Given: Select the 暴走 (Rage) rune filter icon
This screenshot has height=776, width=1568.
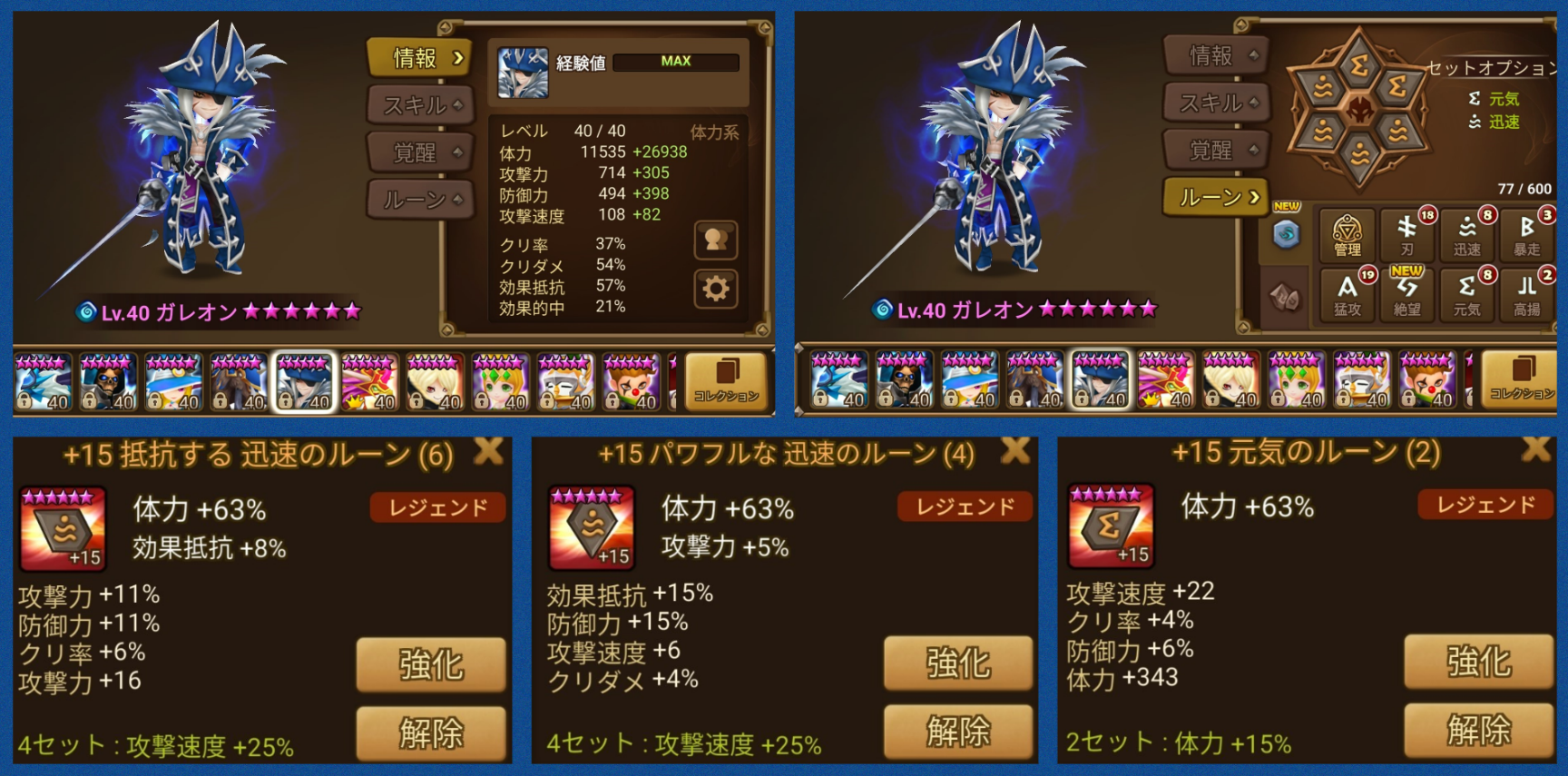Looking at the screenshot, I should (x=1527, y=234).
